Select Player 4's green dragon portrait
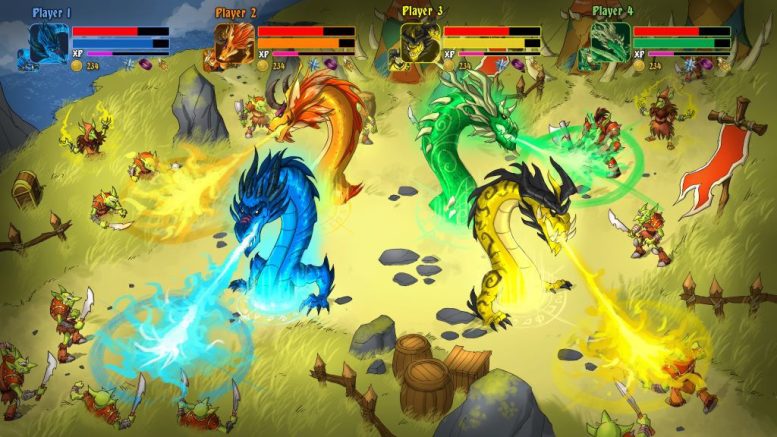The image size is (777, 437). (608, 43)
